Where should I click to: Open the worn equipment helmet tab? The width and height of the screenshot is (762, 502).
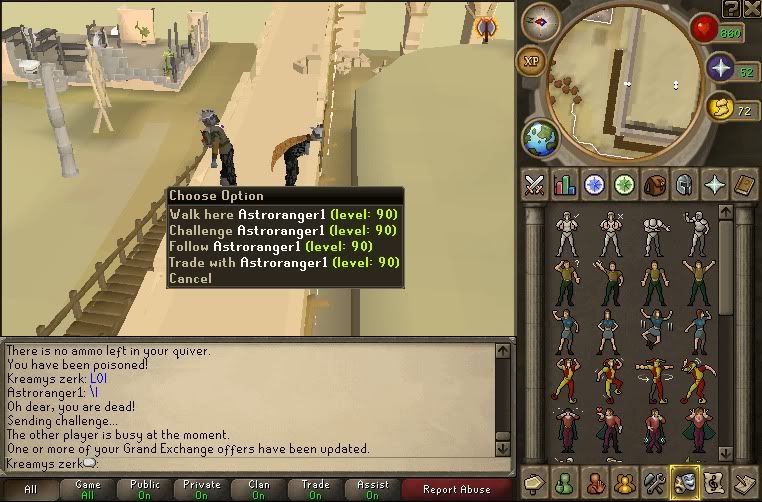[x=685, y=184]
